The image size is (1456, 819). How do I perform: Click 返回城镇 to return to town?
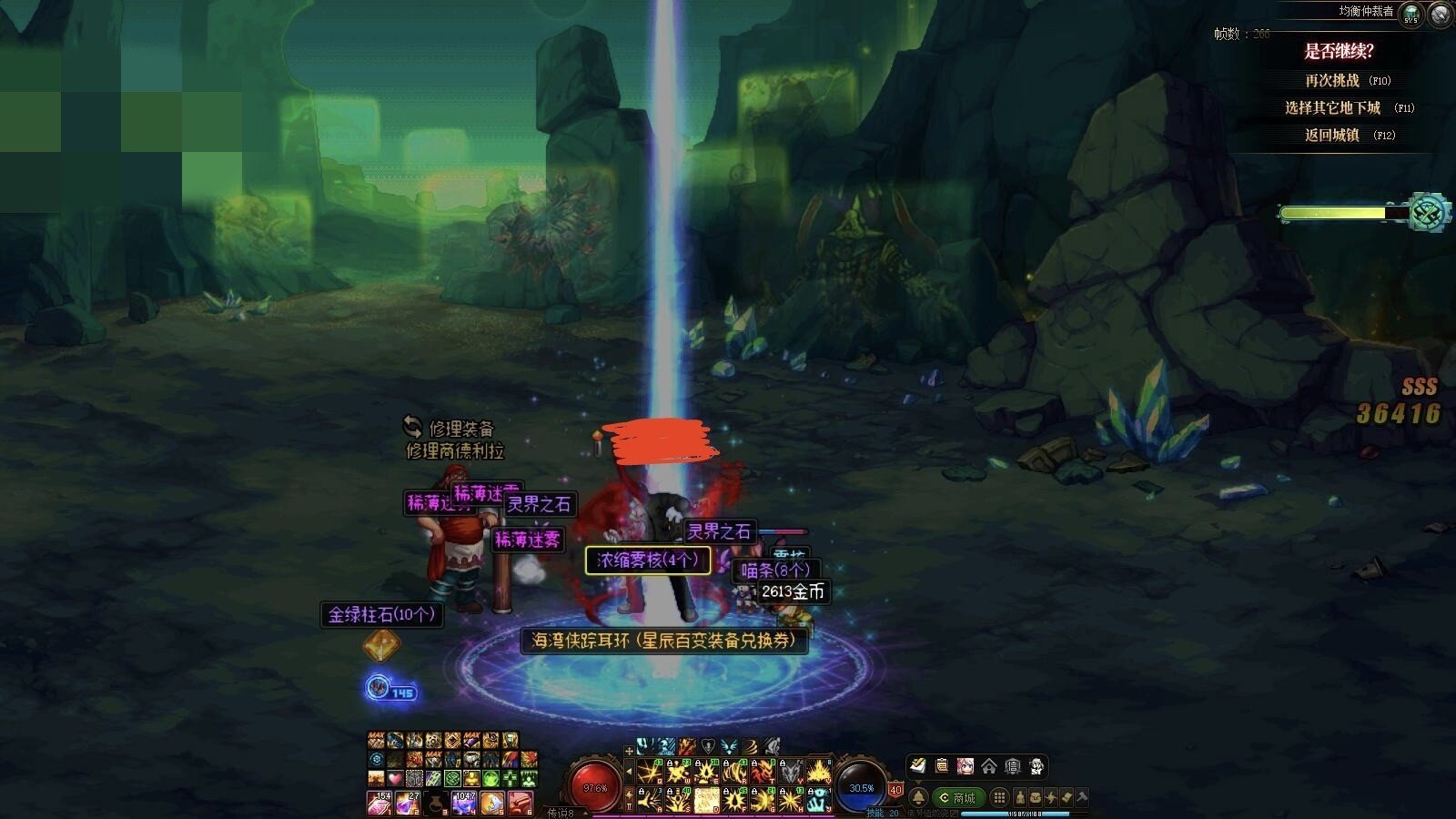coord(1332,135)
